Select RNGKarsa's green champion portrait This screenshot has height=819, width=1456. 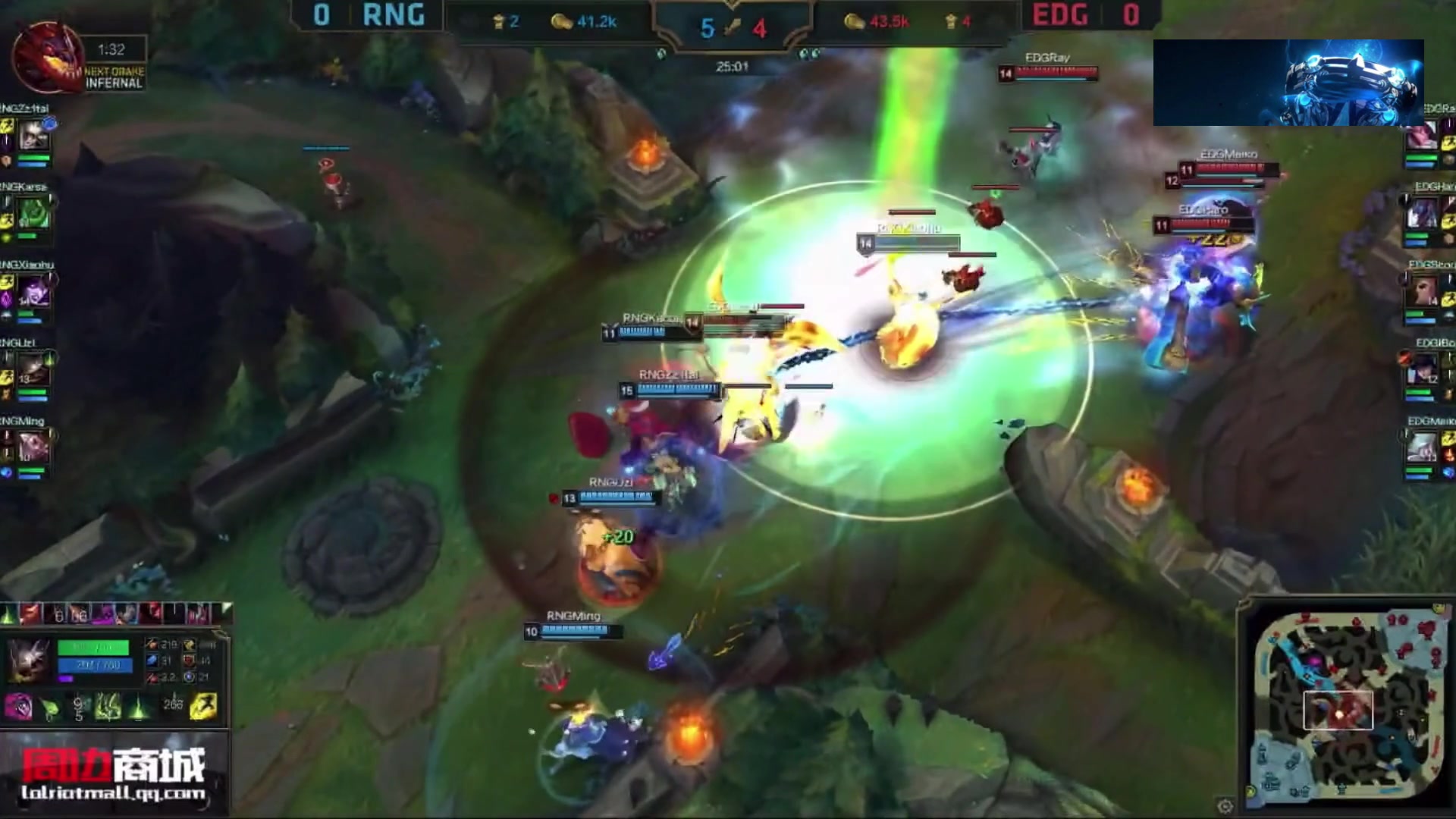pos(35,215)
